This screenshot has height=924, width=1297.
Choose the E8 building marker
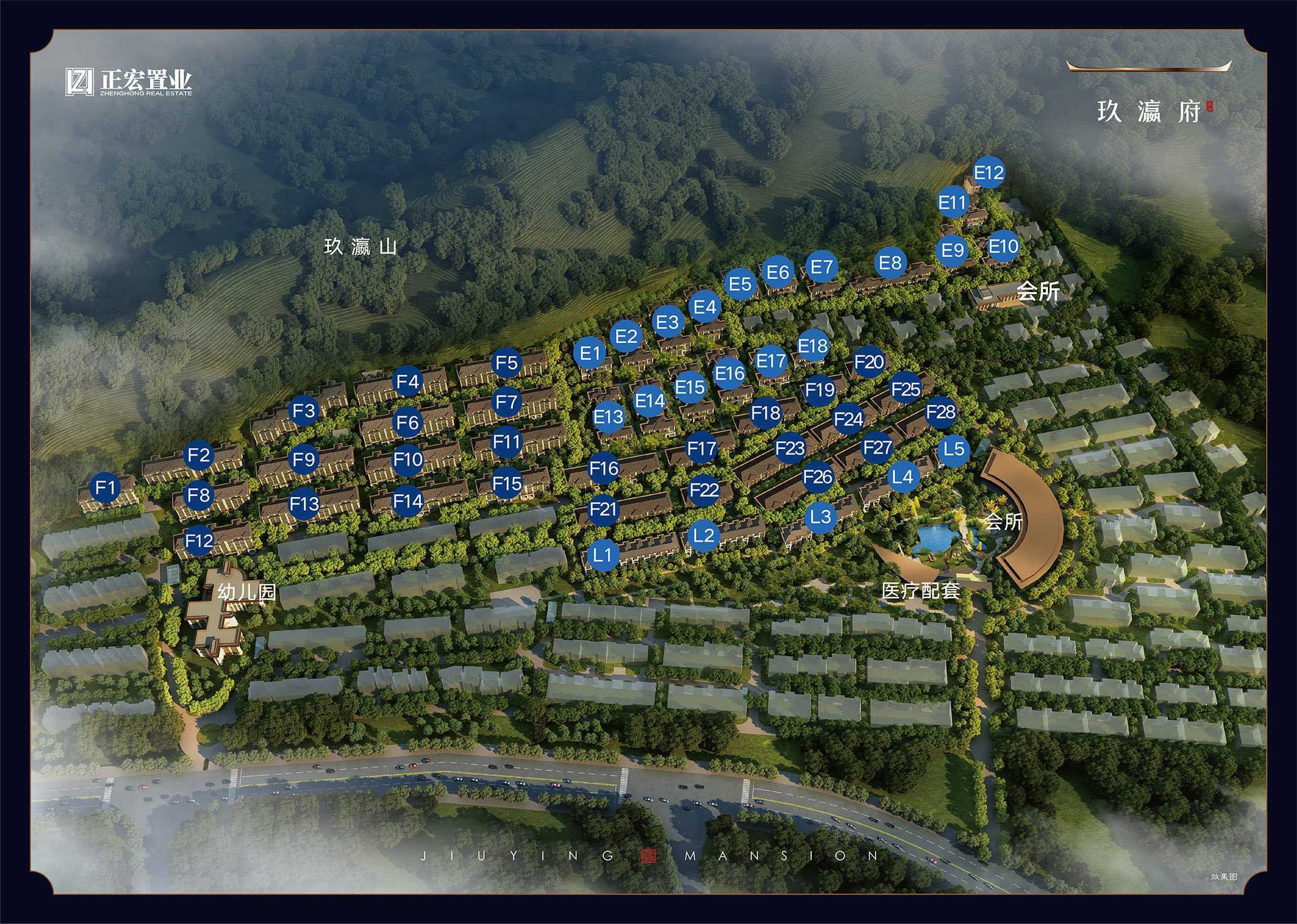pyautogui.click(x=890, y=263)
